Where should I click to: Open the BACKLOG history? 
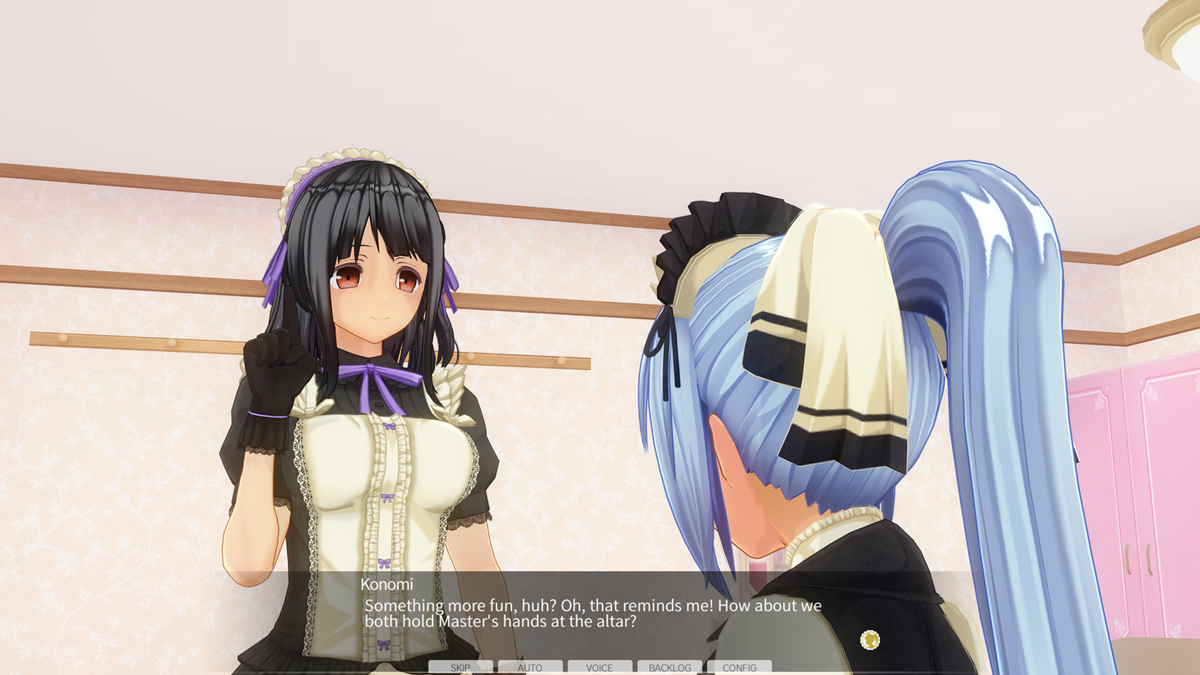669,667
